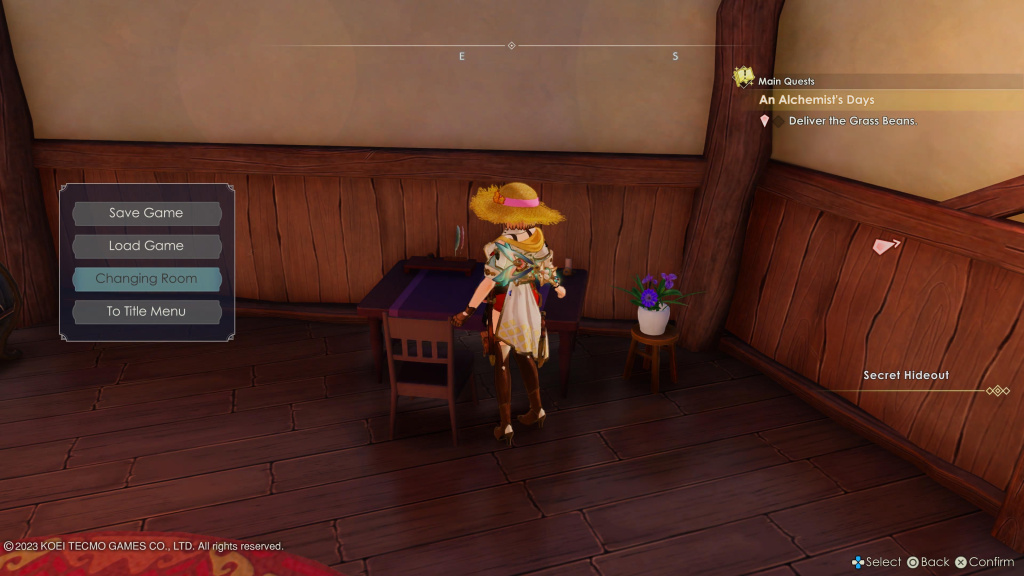The width and height of the screenshot is (1024, 576).
Task: Open the Changing Room option
Action: [x=146, y=279]
